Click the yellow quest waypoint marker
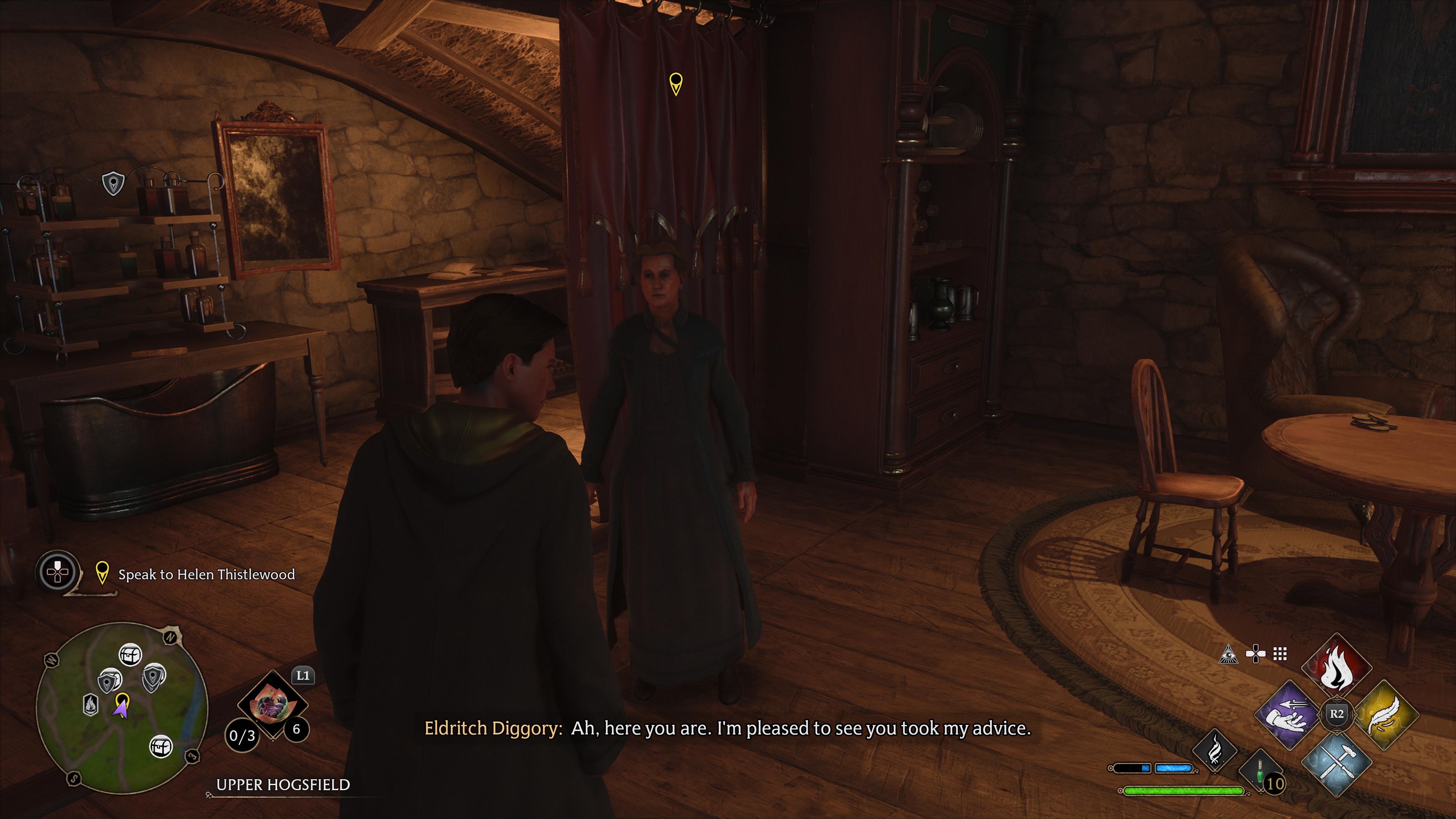The width and height of the screenshot is (1456, 819). pyautogui.click(x=675, y=83)
